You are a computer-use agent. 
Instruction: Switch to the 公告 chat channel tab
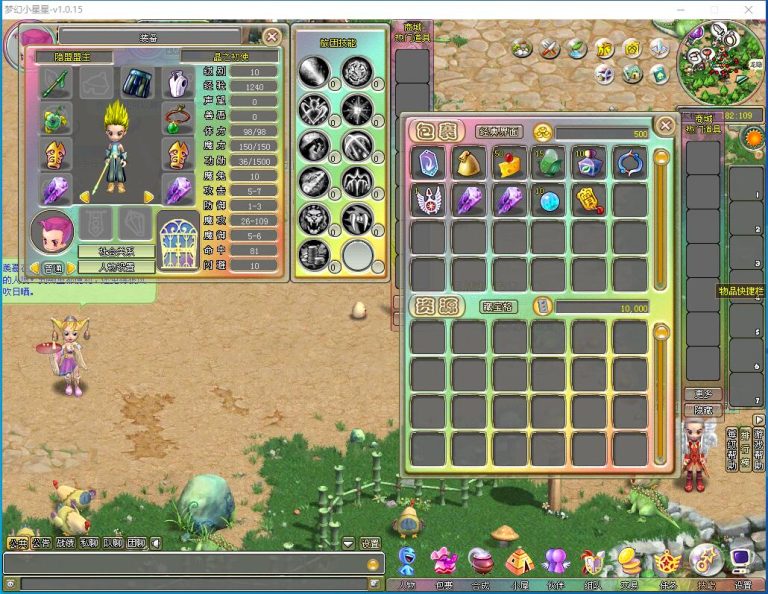[41, 544]
